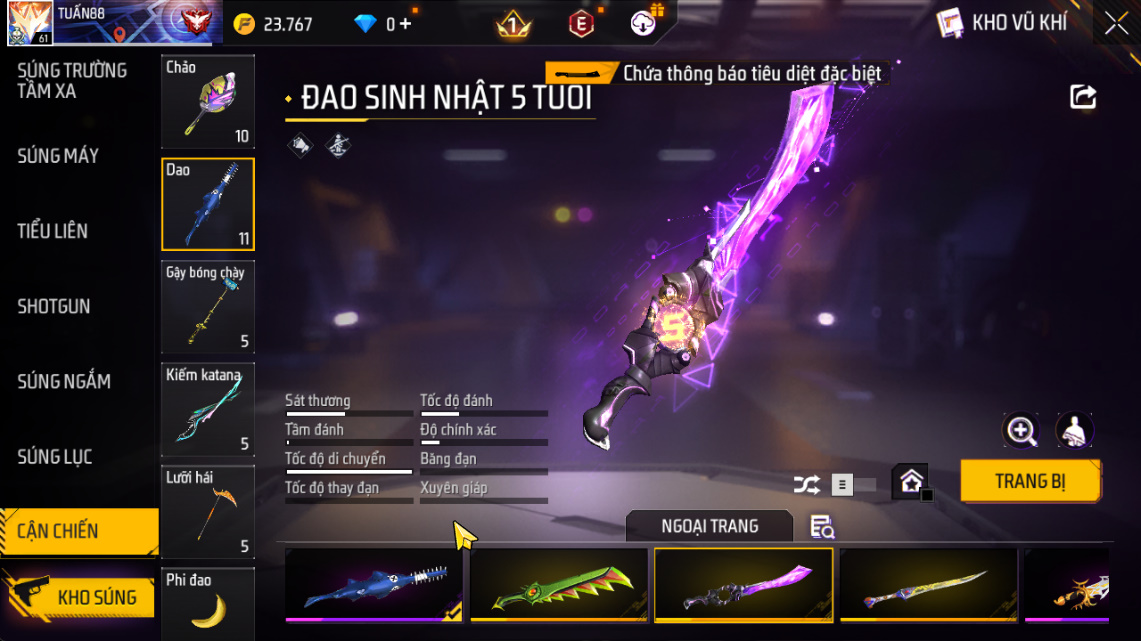Choose the green serrated knife skin
The image size is (1141, 641).
click(x=559, y=585)
